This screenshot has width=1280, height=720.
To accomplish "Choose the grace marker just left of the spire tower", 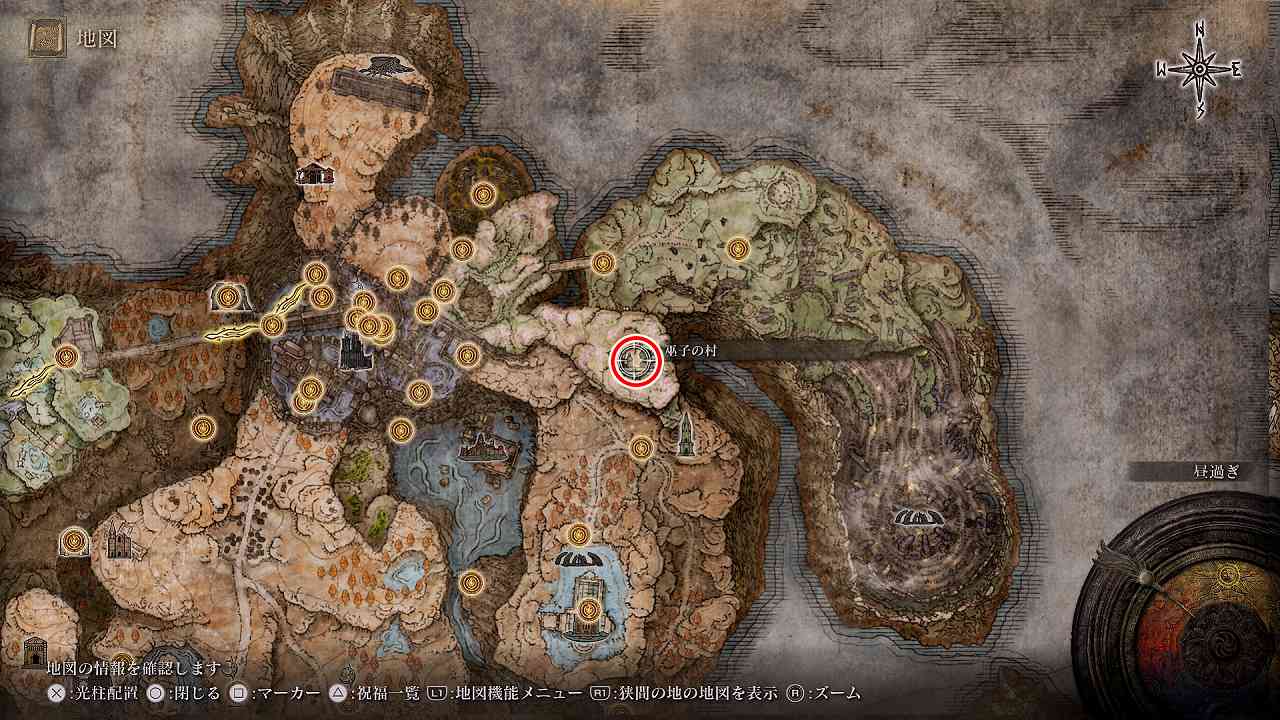I will (641, 446).
